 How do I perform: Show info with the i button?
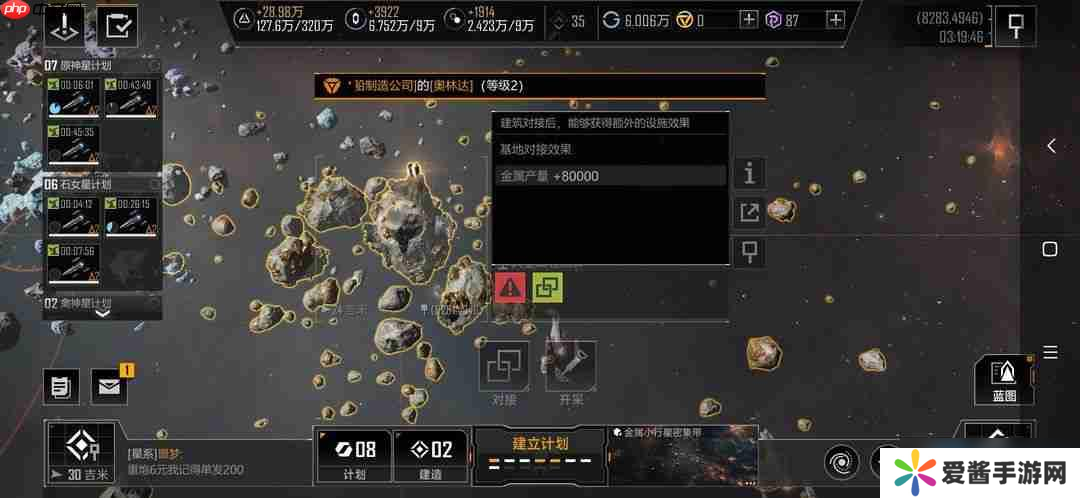point(749,173)
